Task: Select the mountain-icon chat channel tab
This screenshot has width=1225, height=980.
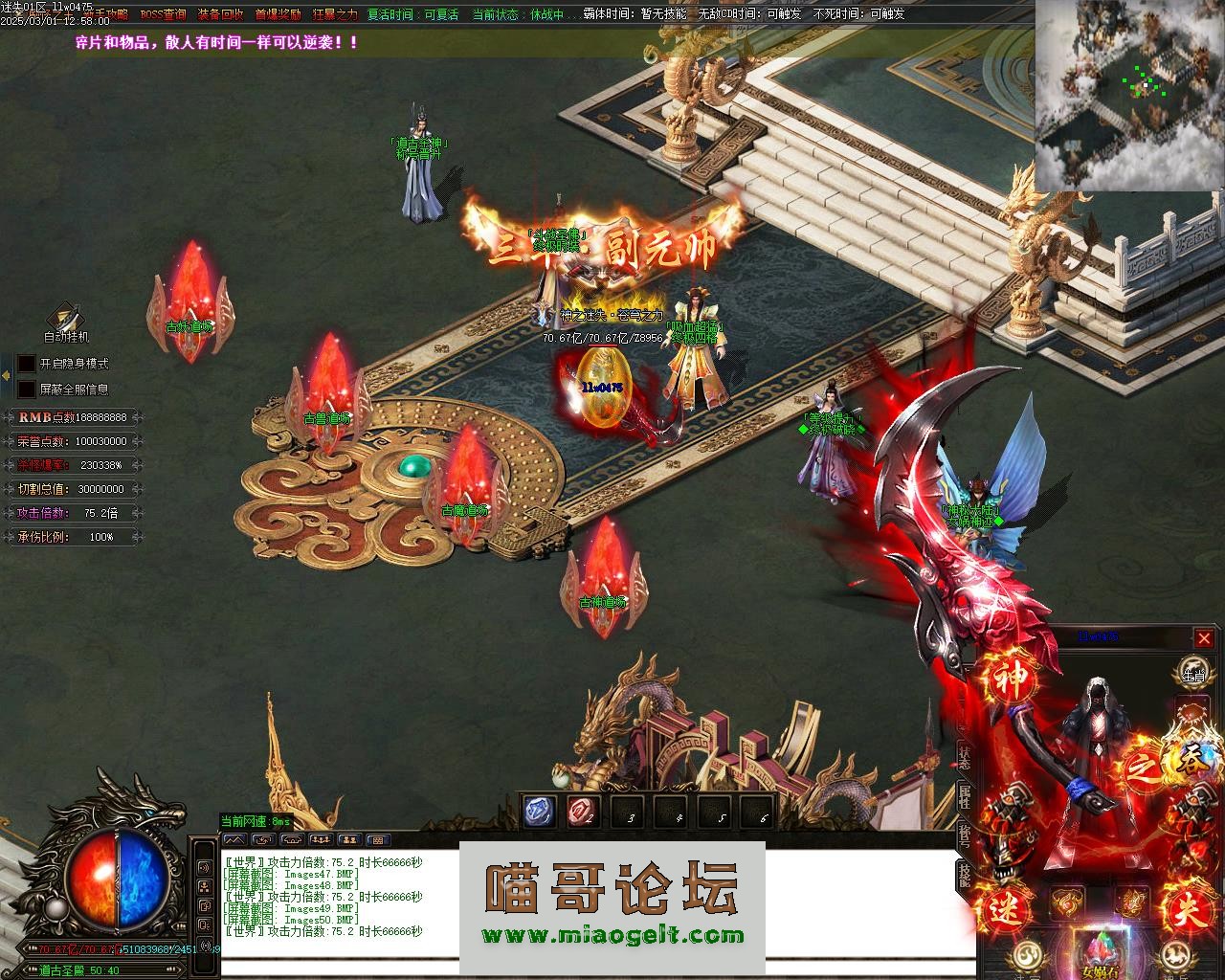Action: click(234, 839)
